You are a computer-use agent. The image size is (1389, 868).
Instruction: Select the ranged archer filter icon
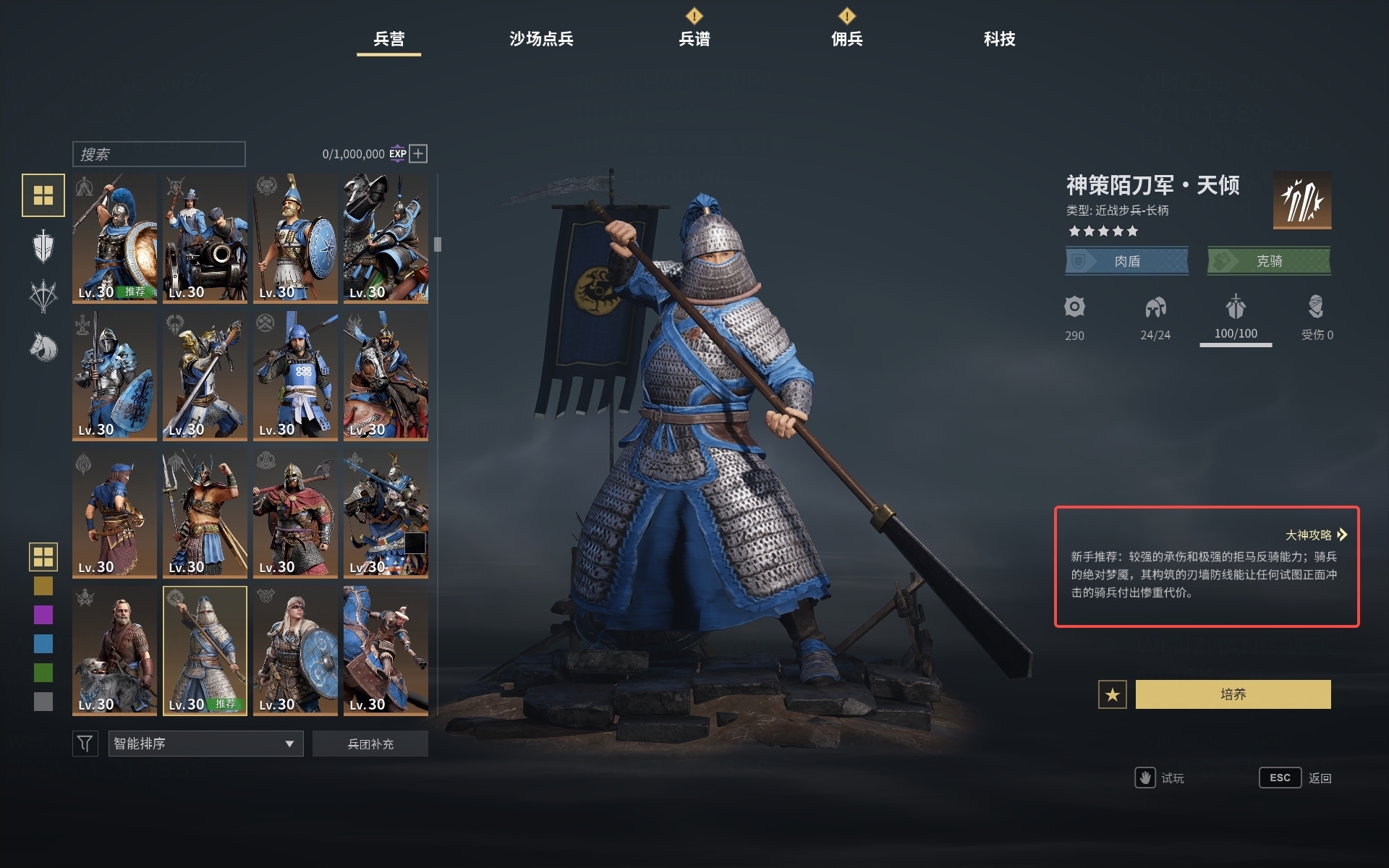(x=43, y=297)
